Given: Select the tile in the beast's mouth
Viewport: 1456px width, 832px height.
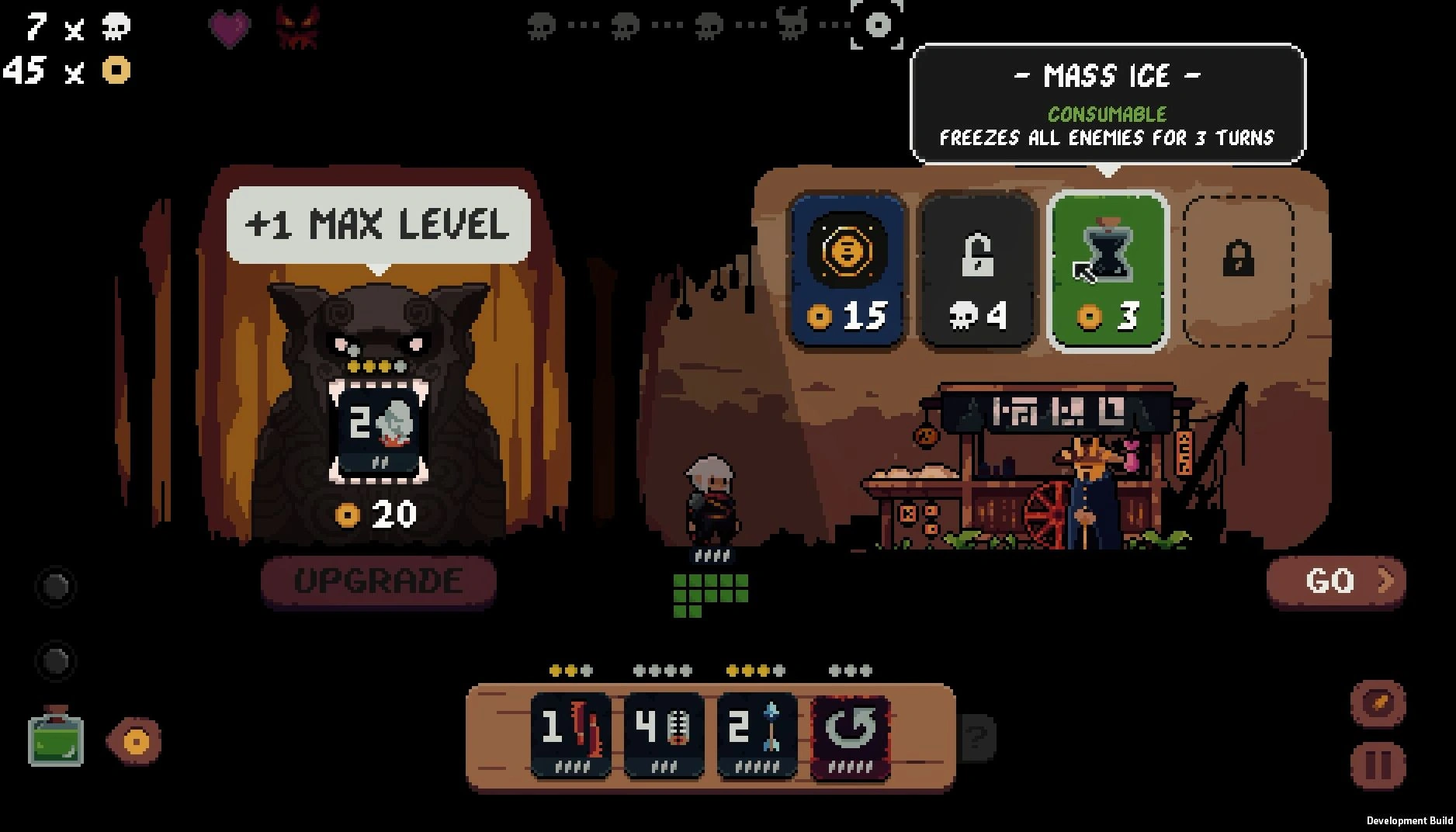Looking at the screenshot, I should point(379,432).
